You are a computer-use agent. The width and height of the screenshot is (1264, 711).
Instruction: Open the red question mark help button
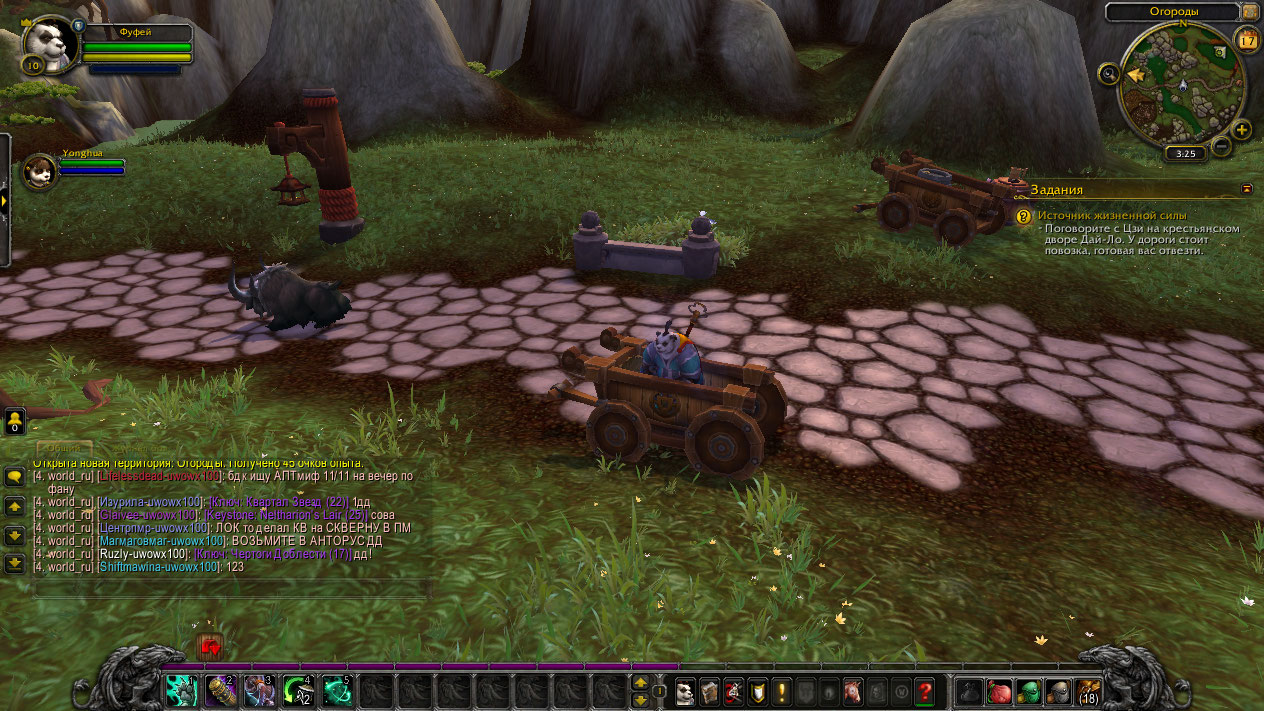[925, 691]
